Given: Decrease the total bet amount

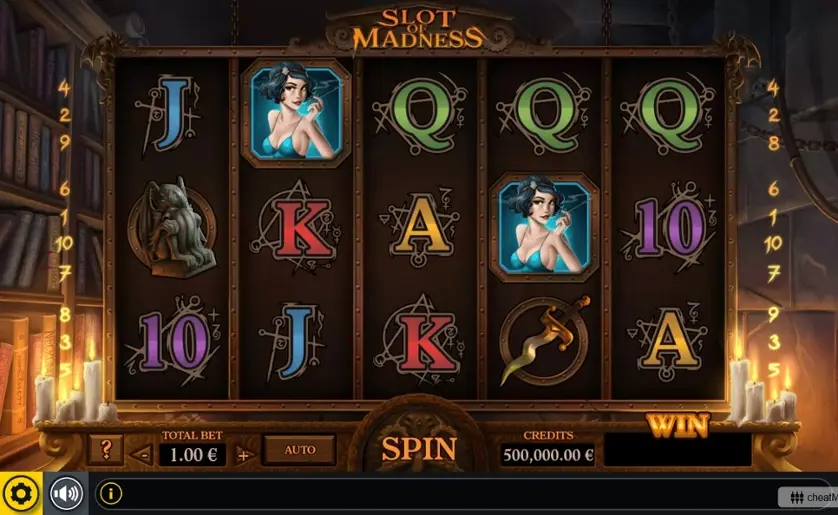Looking at the screenshot, I should pyautogui.click(x=143, y=455).
